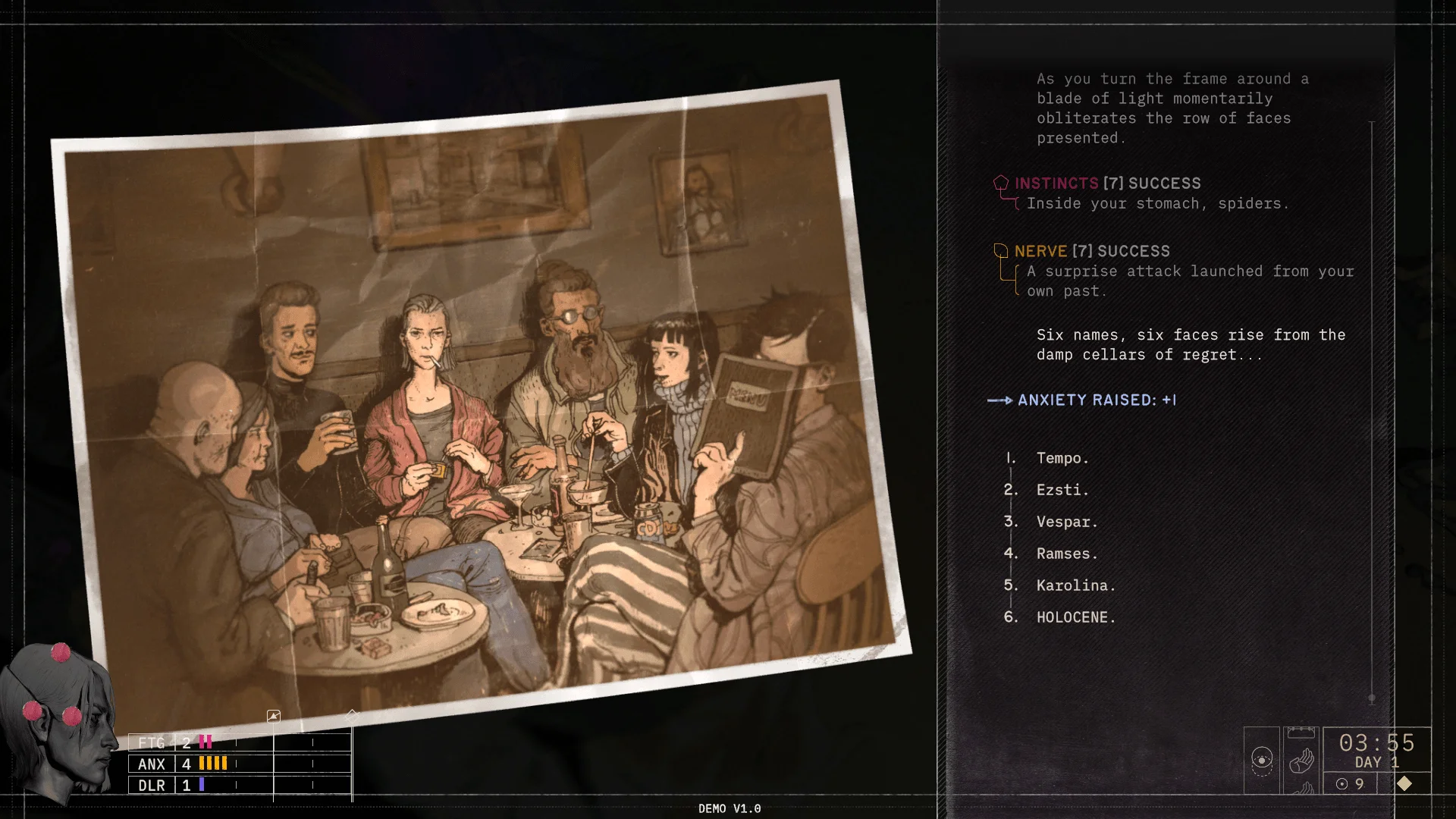Choose the dialogue option "Tempo."
Image resolution: width=1456 pixels, height=819 pixels.
(x=1062, y=458)
